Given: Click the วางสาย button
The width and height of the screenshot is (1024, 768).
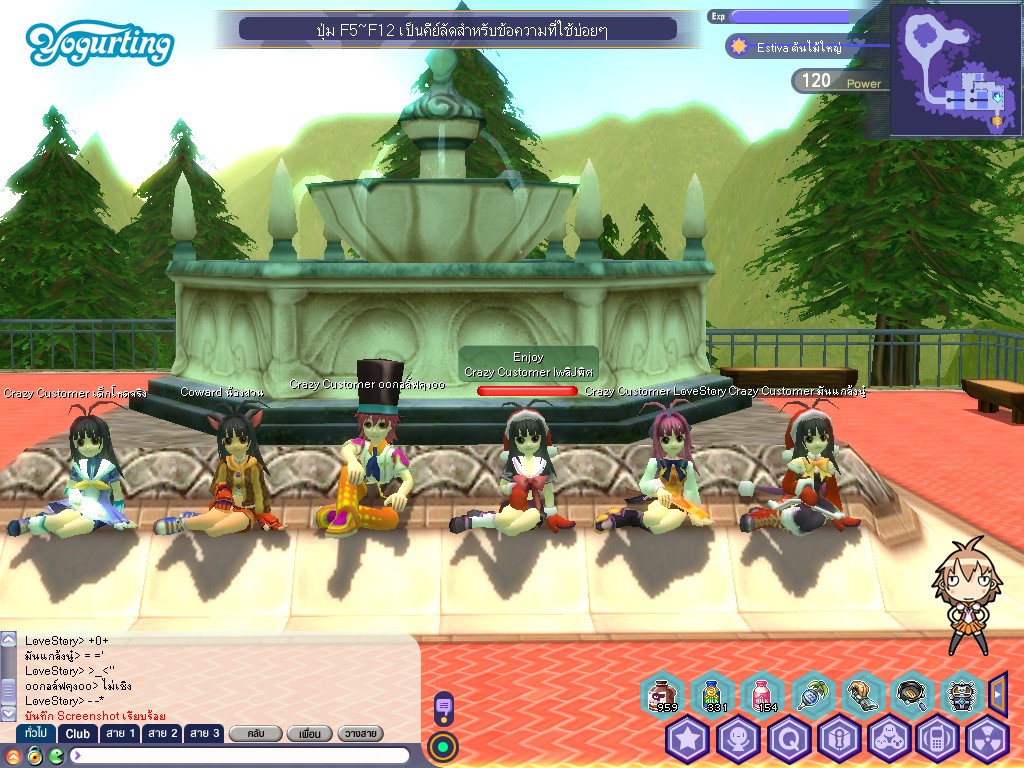Looking at the screenshot, I should pos(361,734).
